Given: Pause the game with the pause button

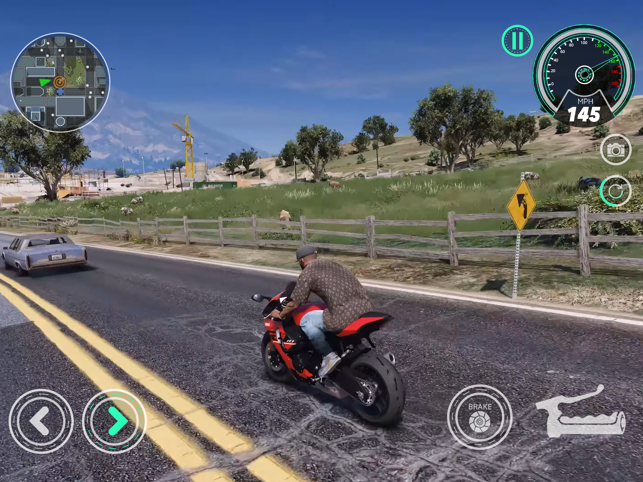Looking at the screenshot, I should (517, 41).
